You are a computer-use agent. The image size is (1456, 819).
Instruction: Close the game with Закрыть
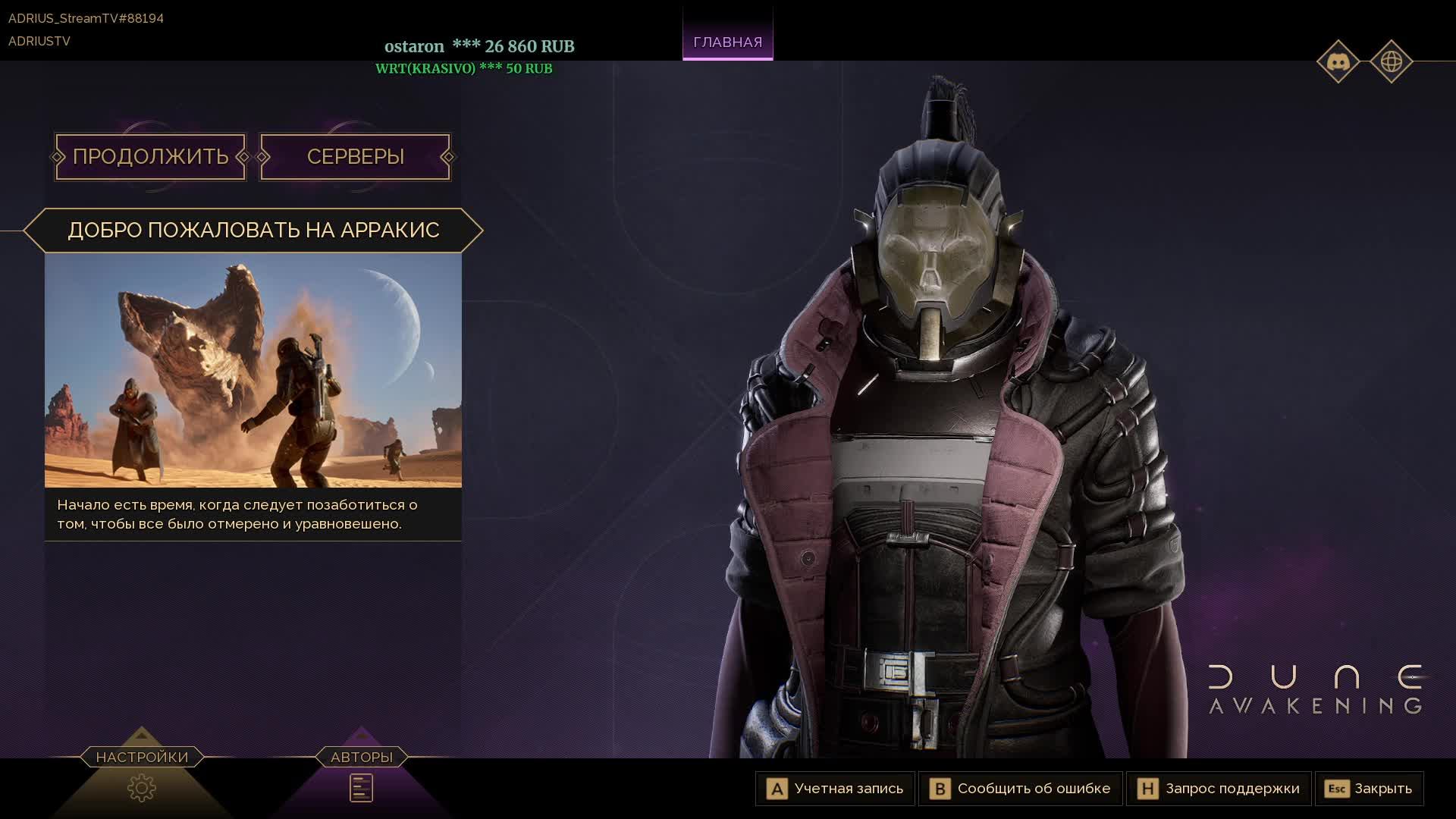point(1369,789)
